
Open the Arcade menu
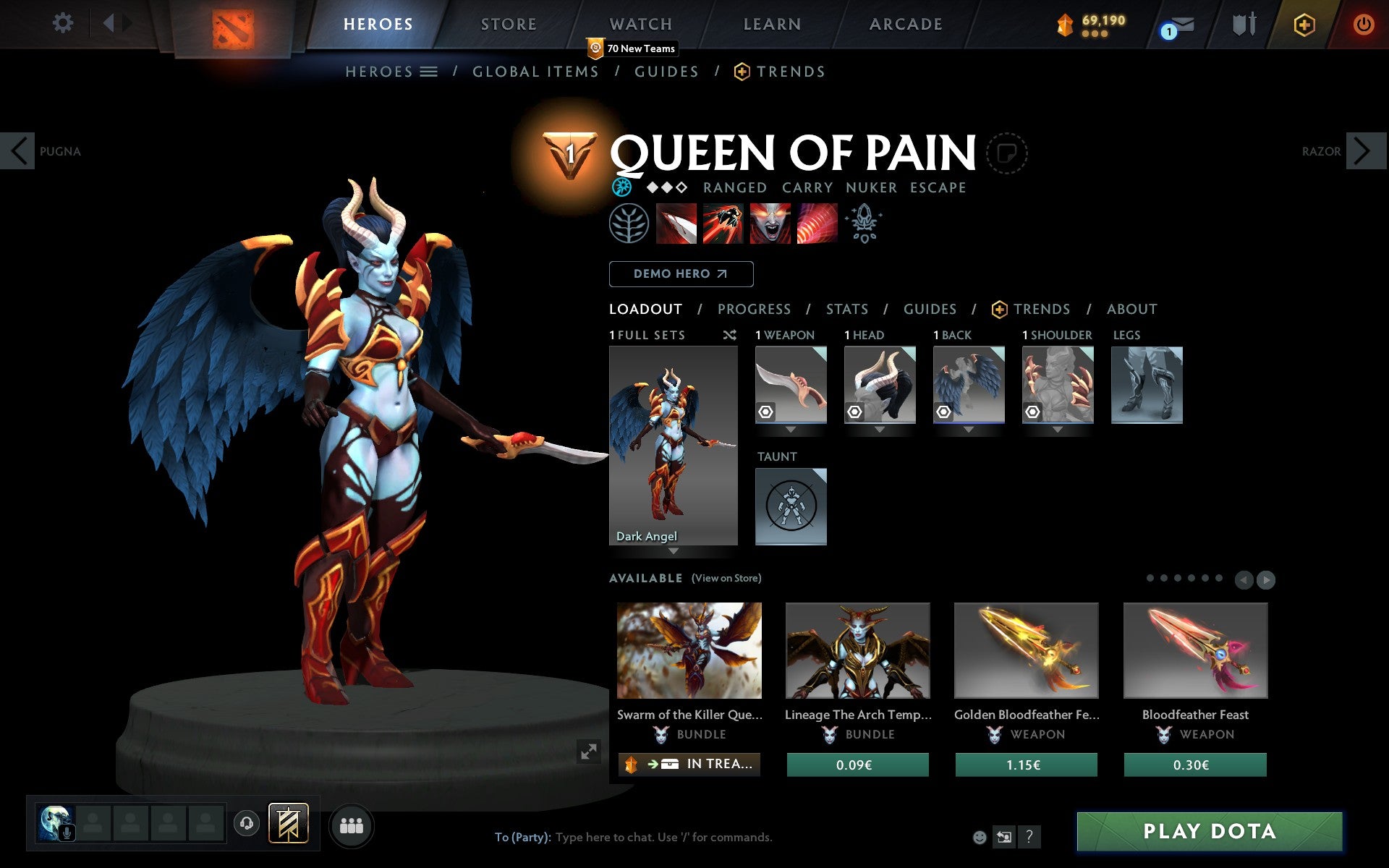(904, 24)
